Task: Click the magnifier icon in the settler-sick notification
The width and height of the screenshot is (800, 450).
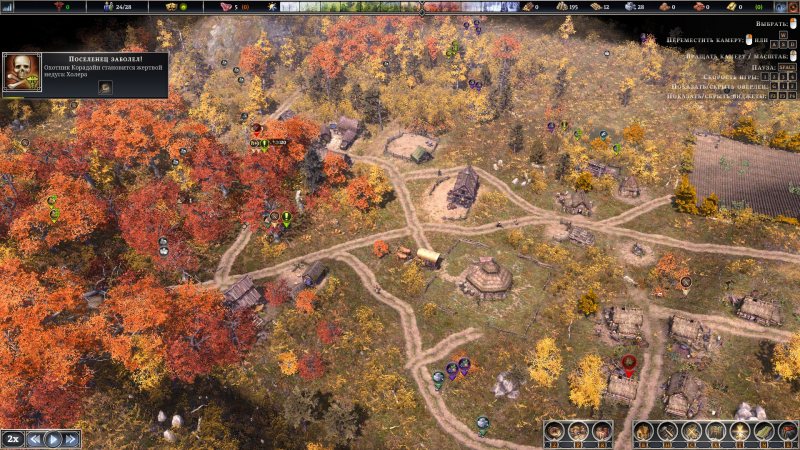Action: pyautogui.click(x=105, y=87)
